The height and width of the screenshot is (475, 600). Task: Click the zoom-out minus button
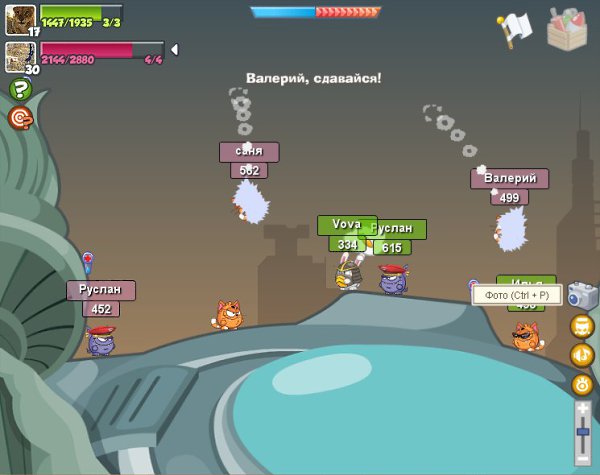(583, 459)
